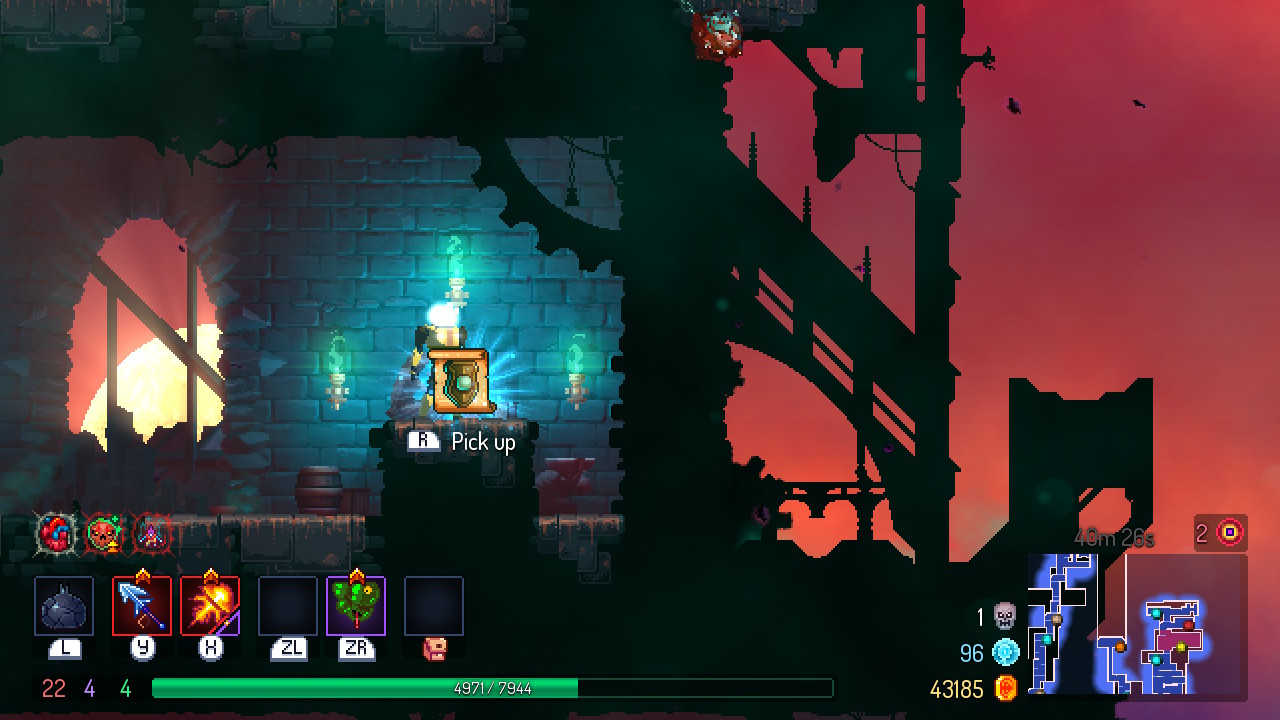This screenshot has width=1280, height=720.
Task: Click the red heart mutation icon
Action: point(56,534)
